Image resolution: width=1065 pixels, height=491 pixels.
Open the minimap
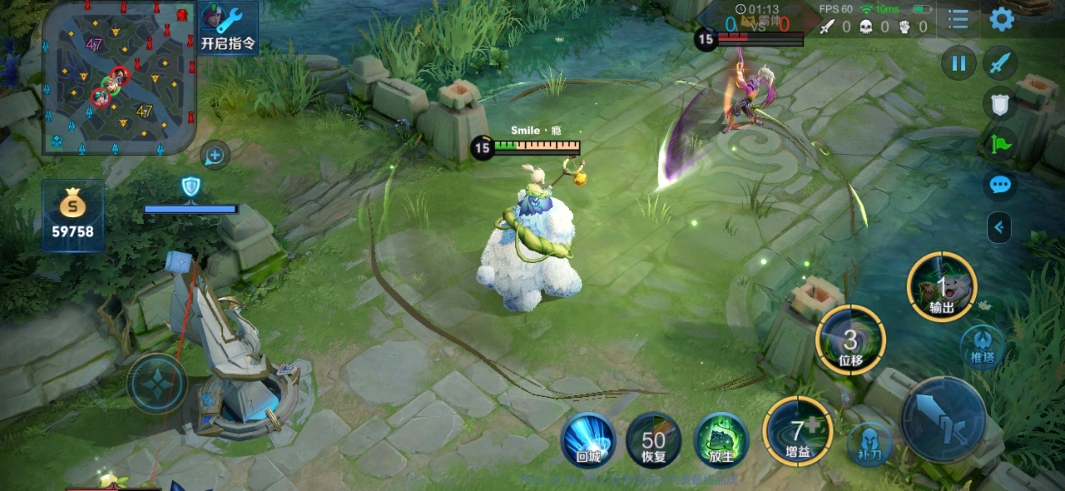tap(118, 78)
